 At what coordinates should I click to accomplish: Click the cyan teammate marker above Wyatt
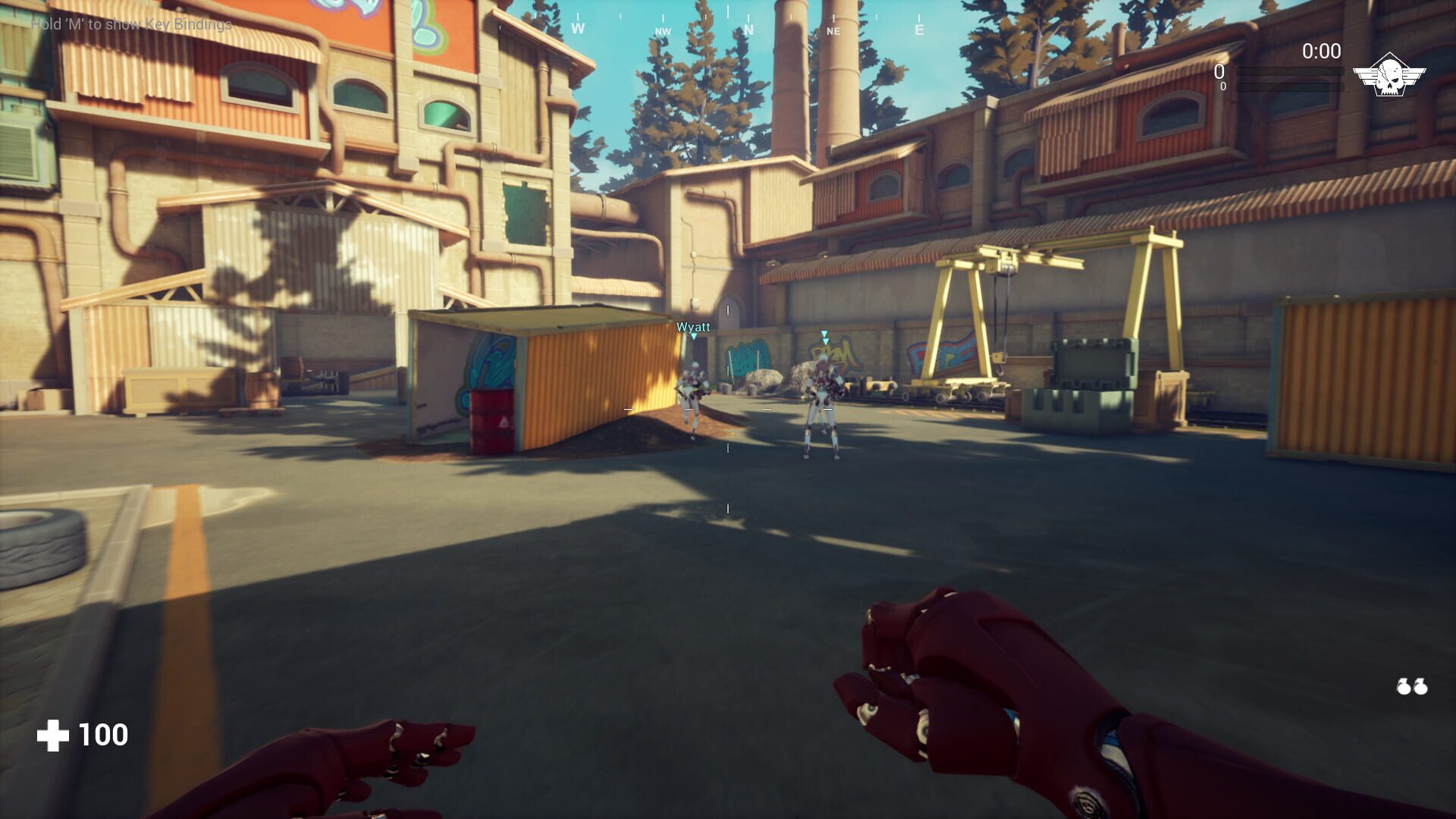[693, 337]
